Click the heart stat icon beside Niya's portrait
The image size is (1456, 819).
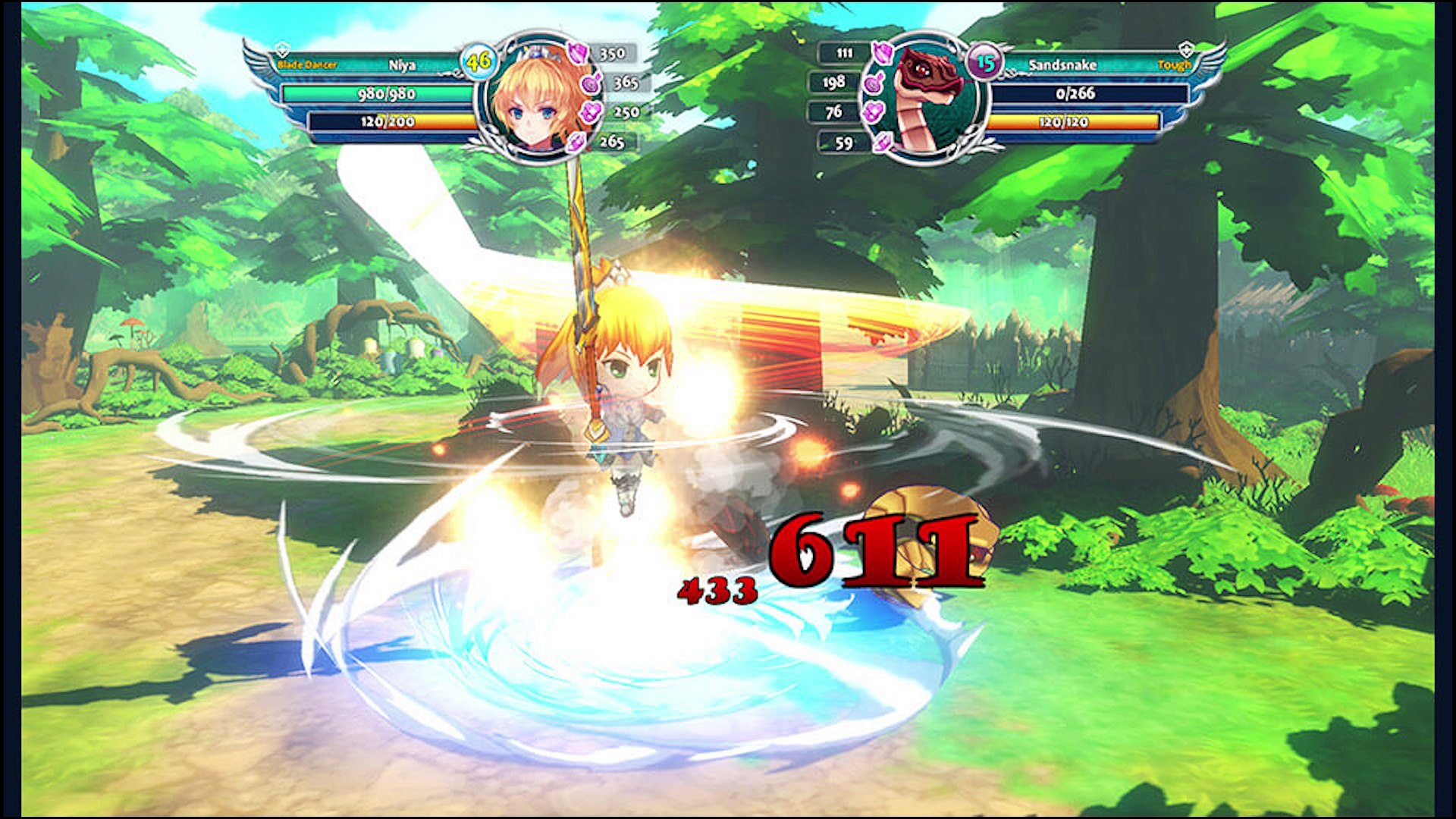(x=591, y=112)
